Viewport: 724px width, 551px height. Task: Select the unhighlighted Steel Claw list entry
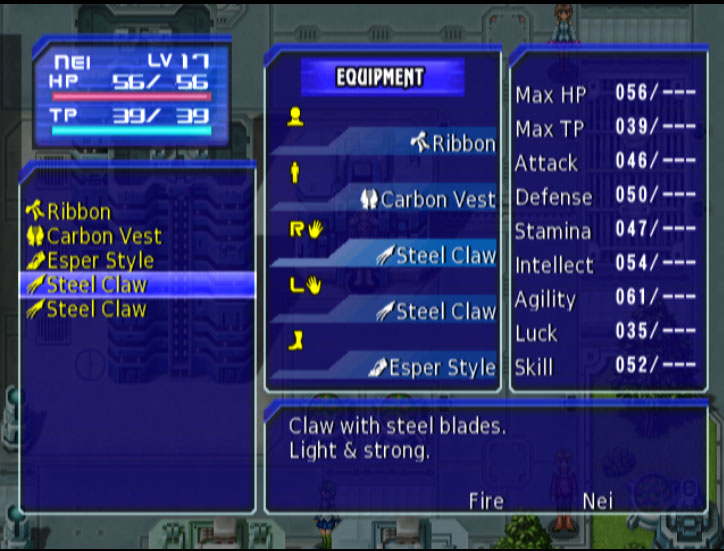(x=86, y=309)
